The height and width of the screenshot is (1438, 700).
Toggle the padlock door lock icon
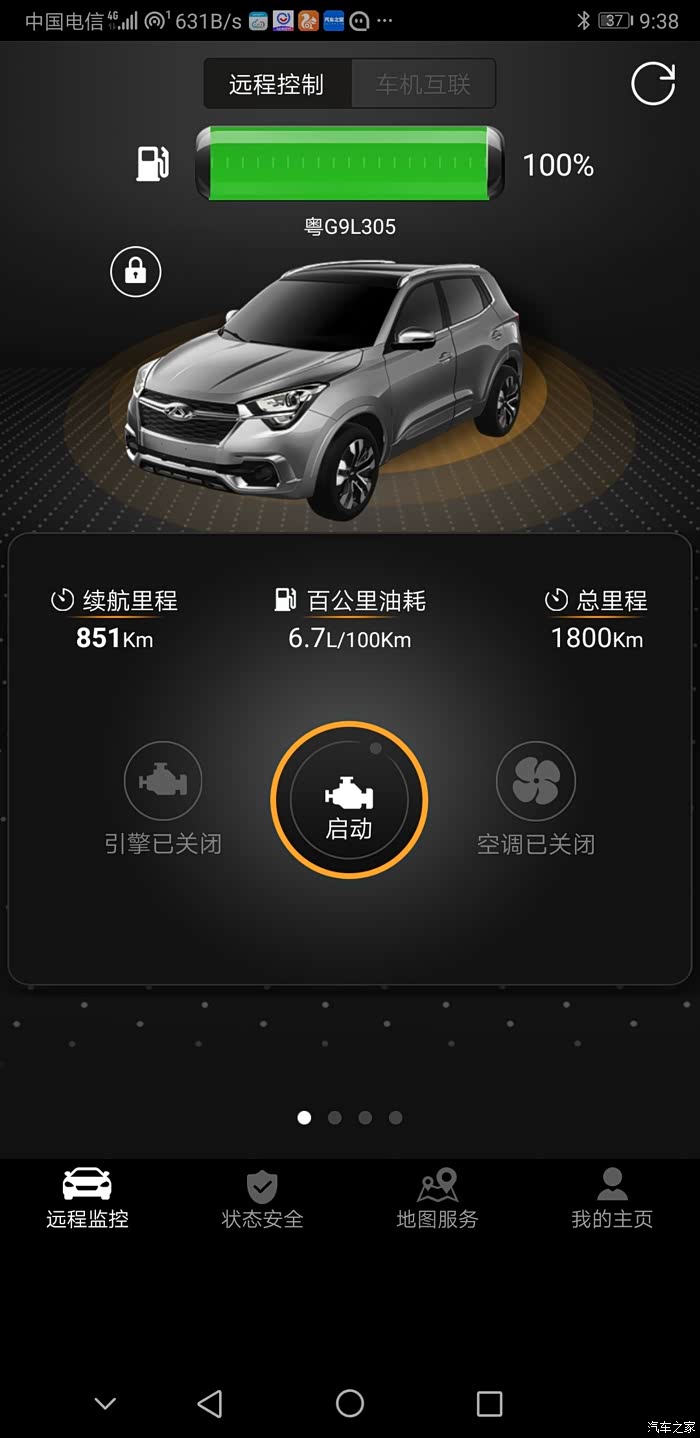(136, 271)
